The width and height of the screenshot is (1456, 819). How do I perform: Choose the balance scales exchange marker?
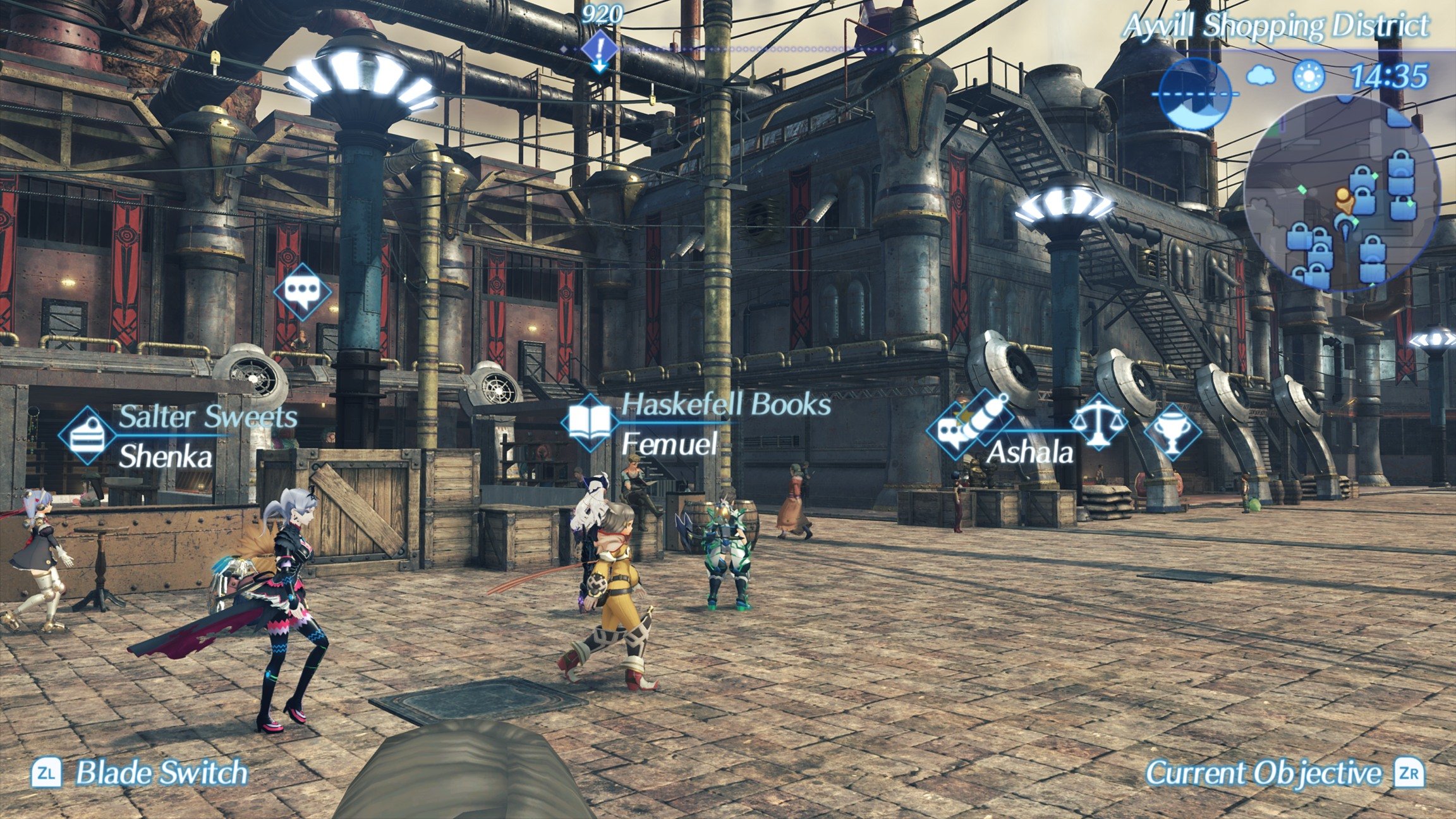click(1098, 422)
